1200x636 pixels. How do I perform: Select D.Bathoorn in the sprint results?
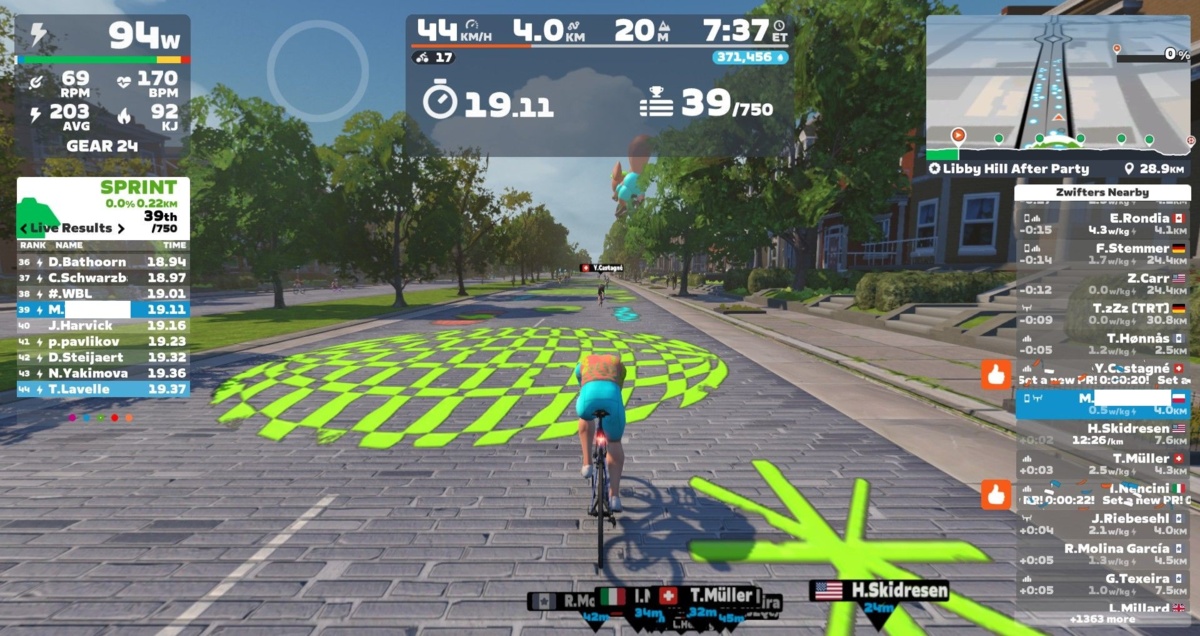pyautogui.click(x=103, y=262)
